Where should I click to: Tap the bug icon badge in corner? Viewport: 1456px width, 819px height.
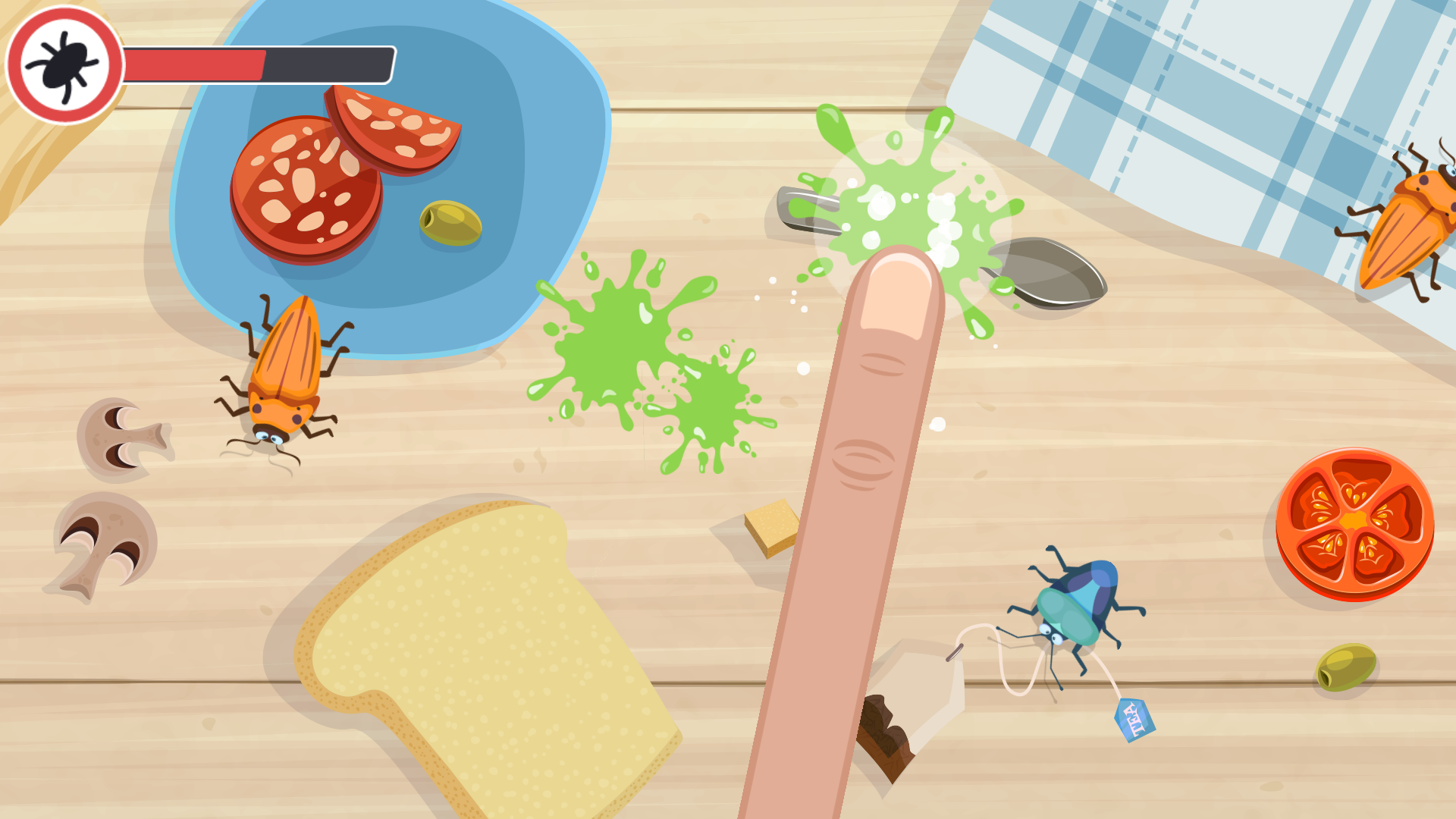point(64,64)
